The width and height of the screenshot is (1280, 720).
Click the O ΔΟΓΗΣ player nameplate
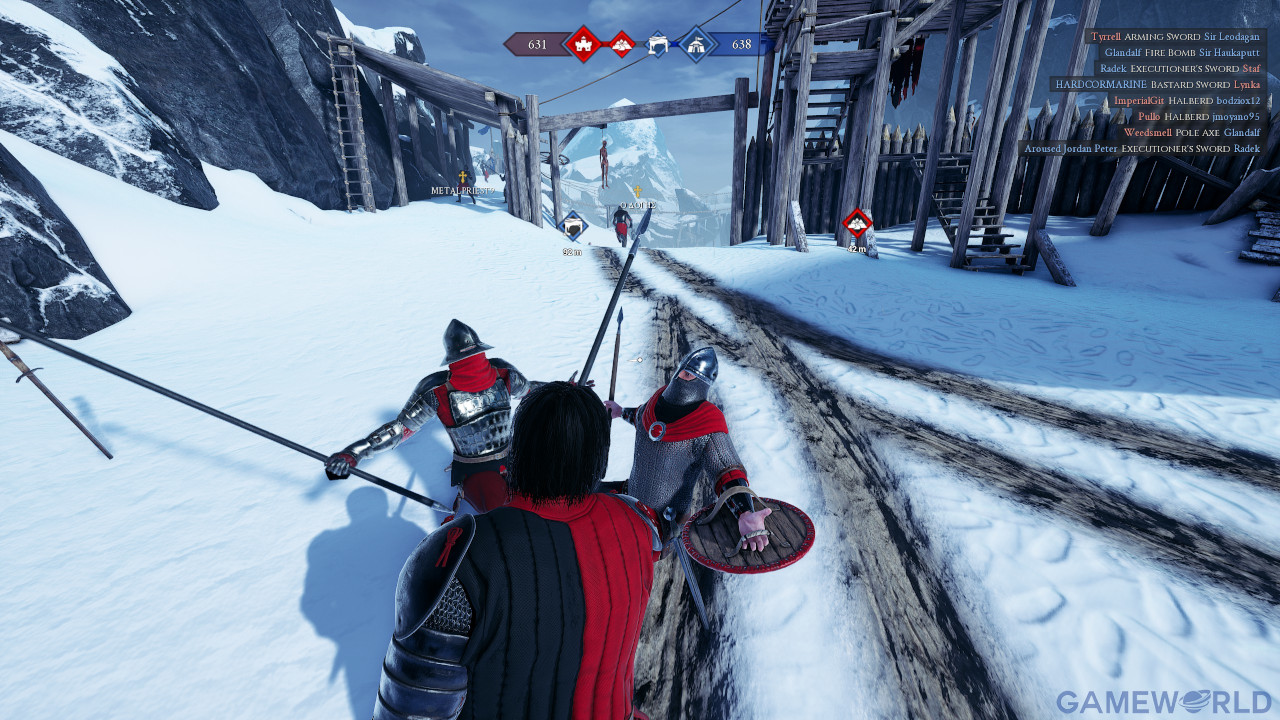638,204
